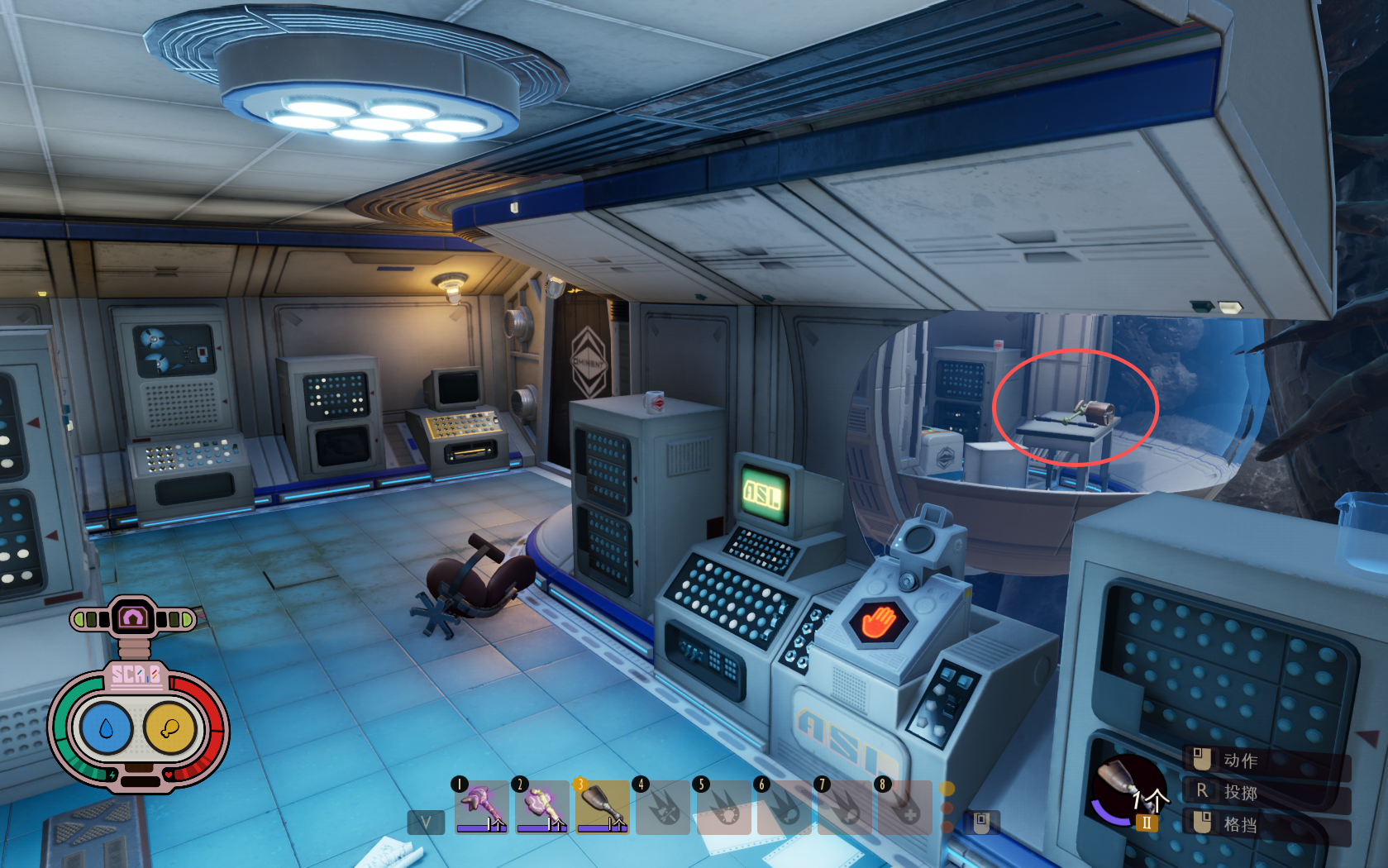This screenshot has height=868, width=1388.
Task: Select the highlighted club in hotbar slot 3
Action: pos(602,807)
